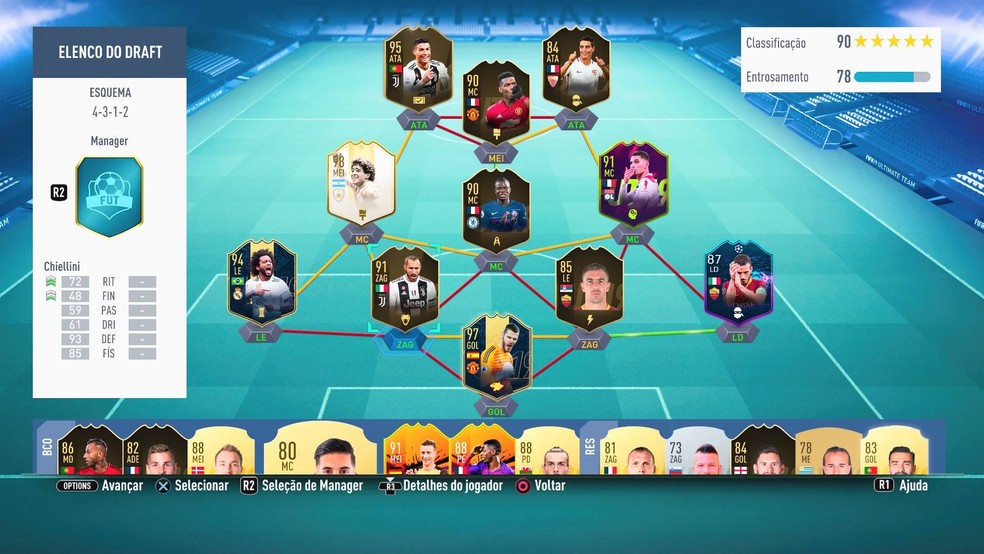This screenshot has width=984, height=554.
Task: Select the 98-rated white icon card
Action: point(361,183)
